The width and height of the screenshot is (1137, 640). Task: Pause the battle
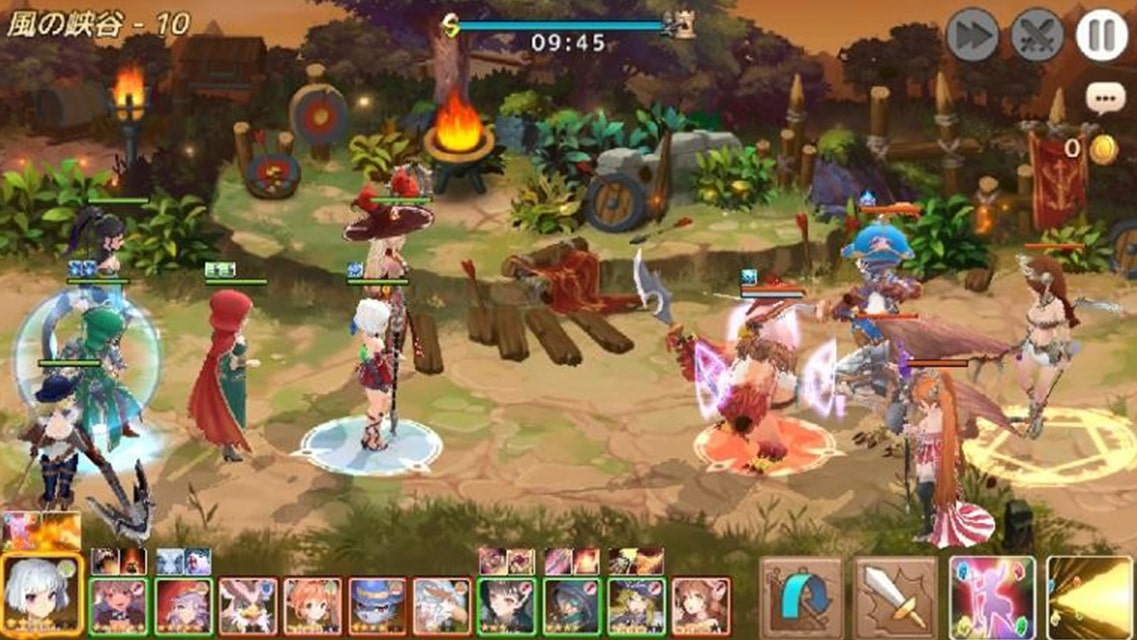[x=1102, y=36]
